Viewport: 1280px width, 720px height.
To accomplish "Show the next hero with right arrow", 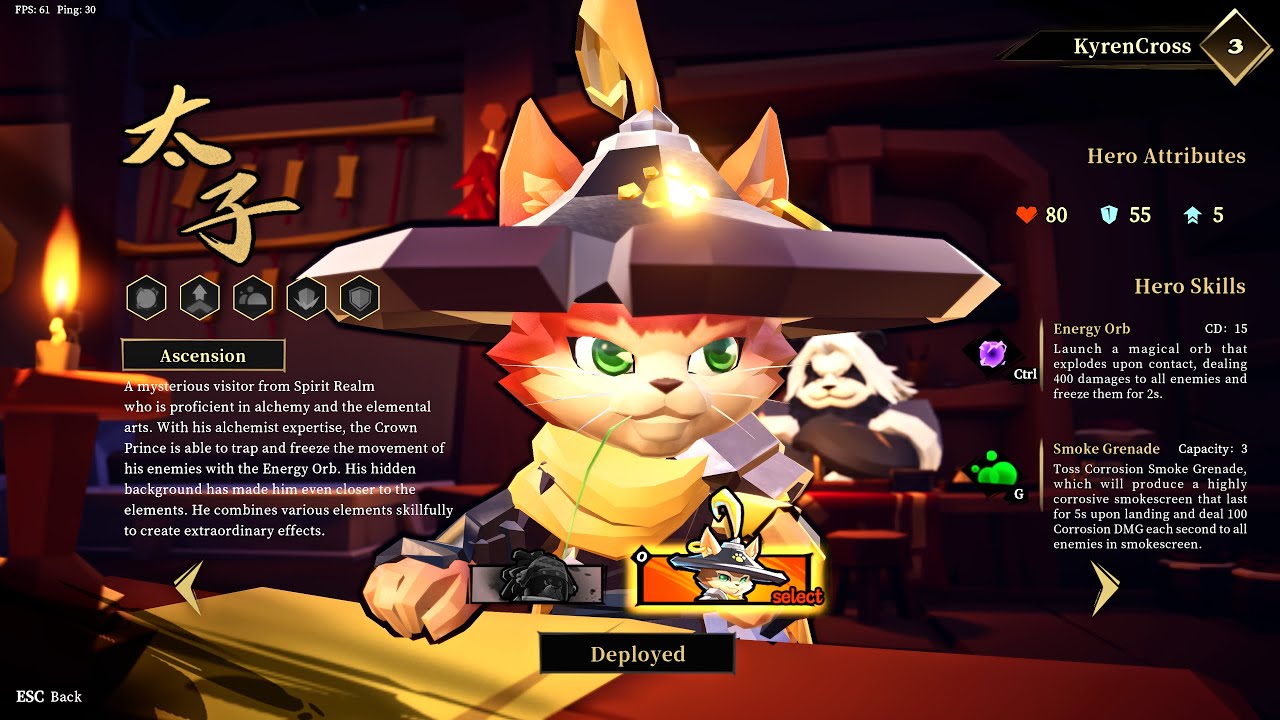I will click(x=1104, y=587).
